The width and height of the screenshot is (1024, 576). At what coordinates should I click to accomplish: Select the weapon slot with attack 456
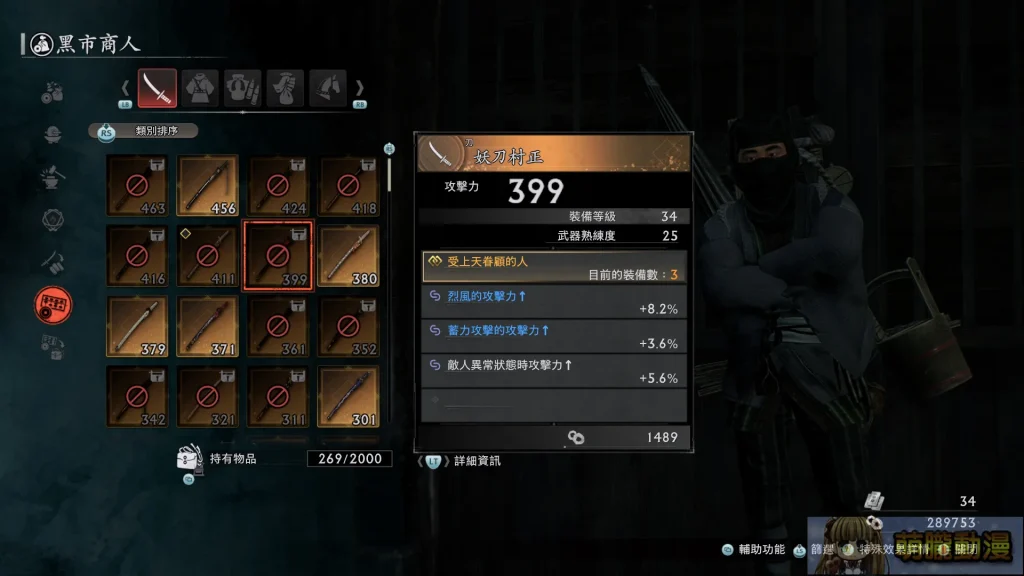(207, 185)
